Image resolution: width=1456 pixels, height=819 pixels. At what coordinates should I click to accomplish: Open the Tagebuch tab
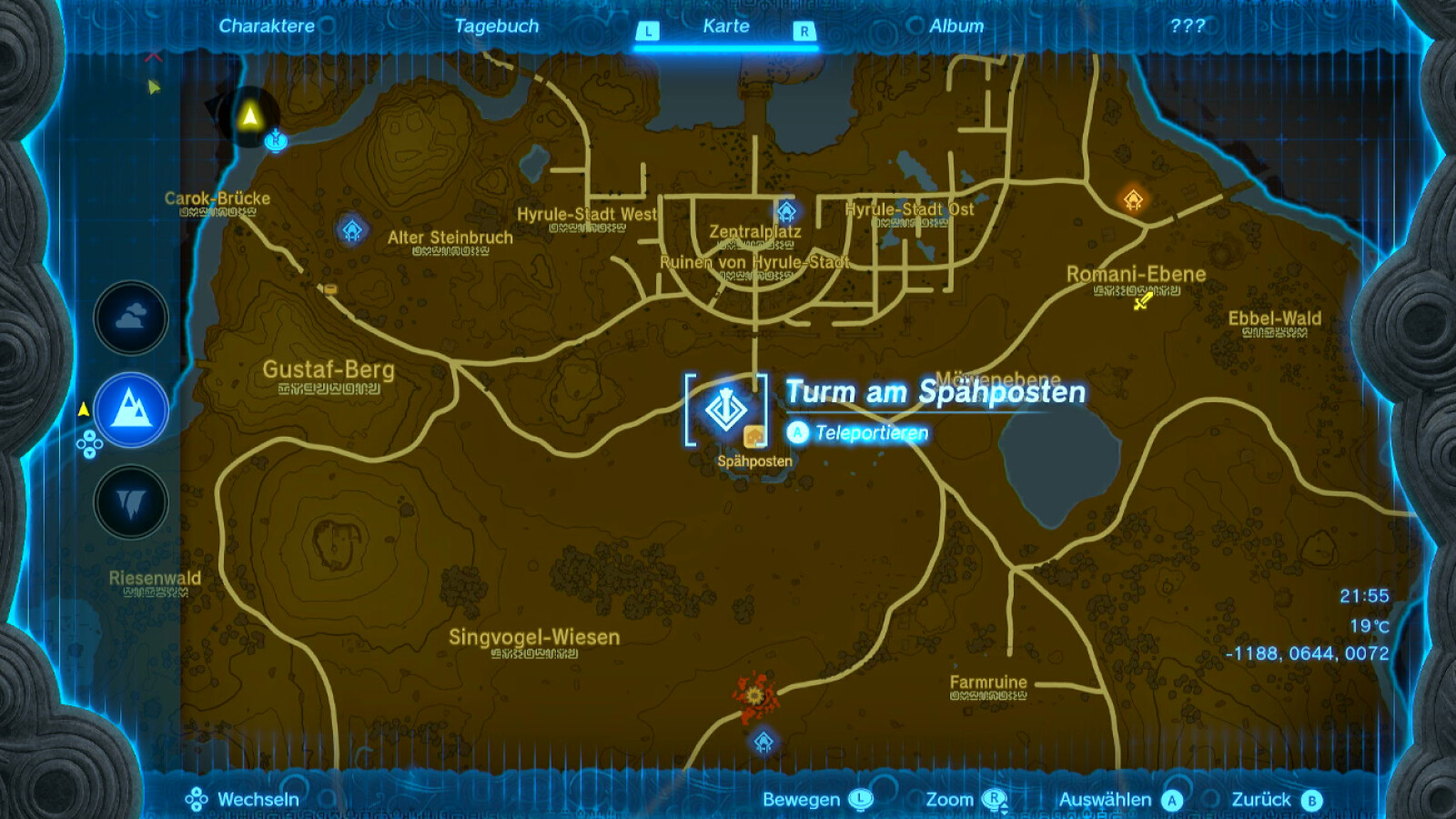pyautogui.click(x=496, y=25)
